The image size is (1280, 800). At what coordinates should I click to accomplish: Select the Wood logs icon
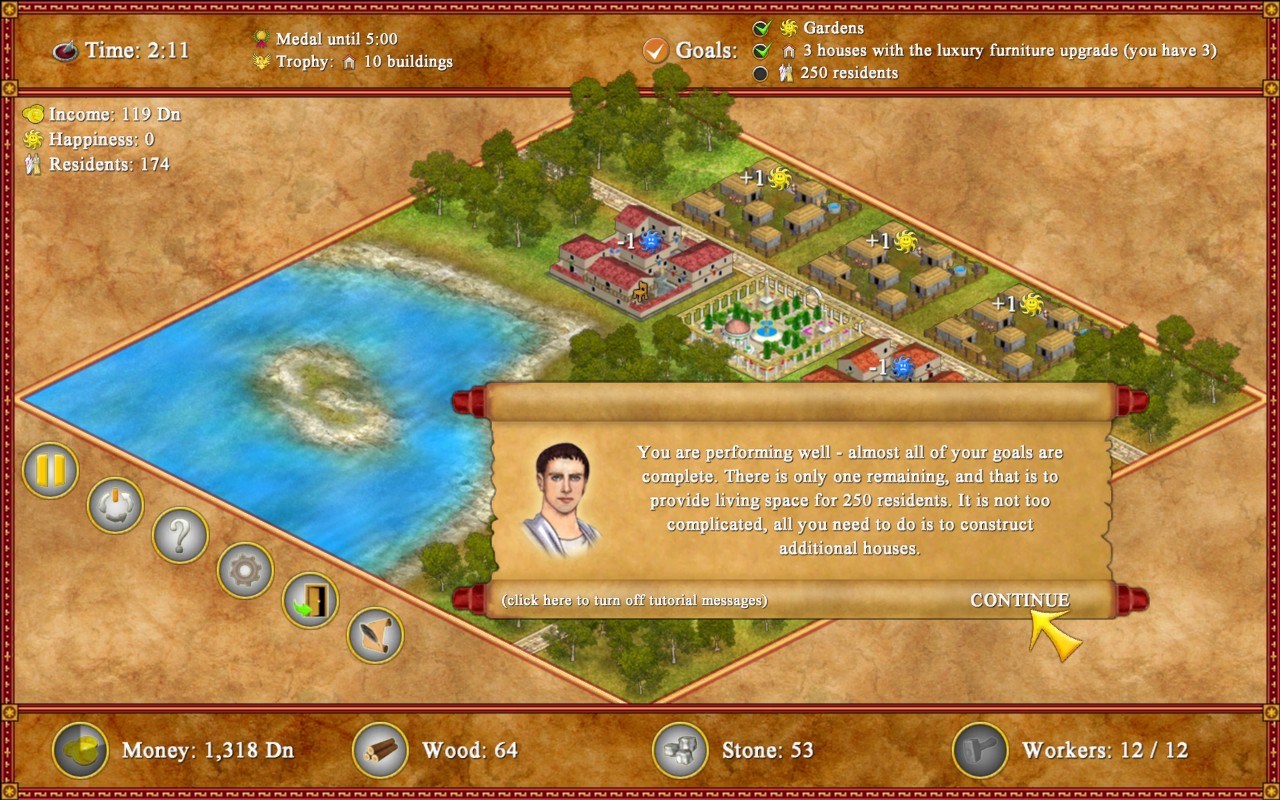point(380,750)
